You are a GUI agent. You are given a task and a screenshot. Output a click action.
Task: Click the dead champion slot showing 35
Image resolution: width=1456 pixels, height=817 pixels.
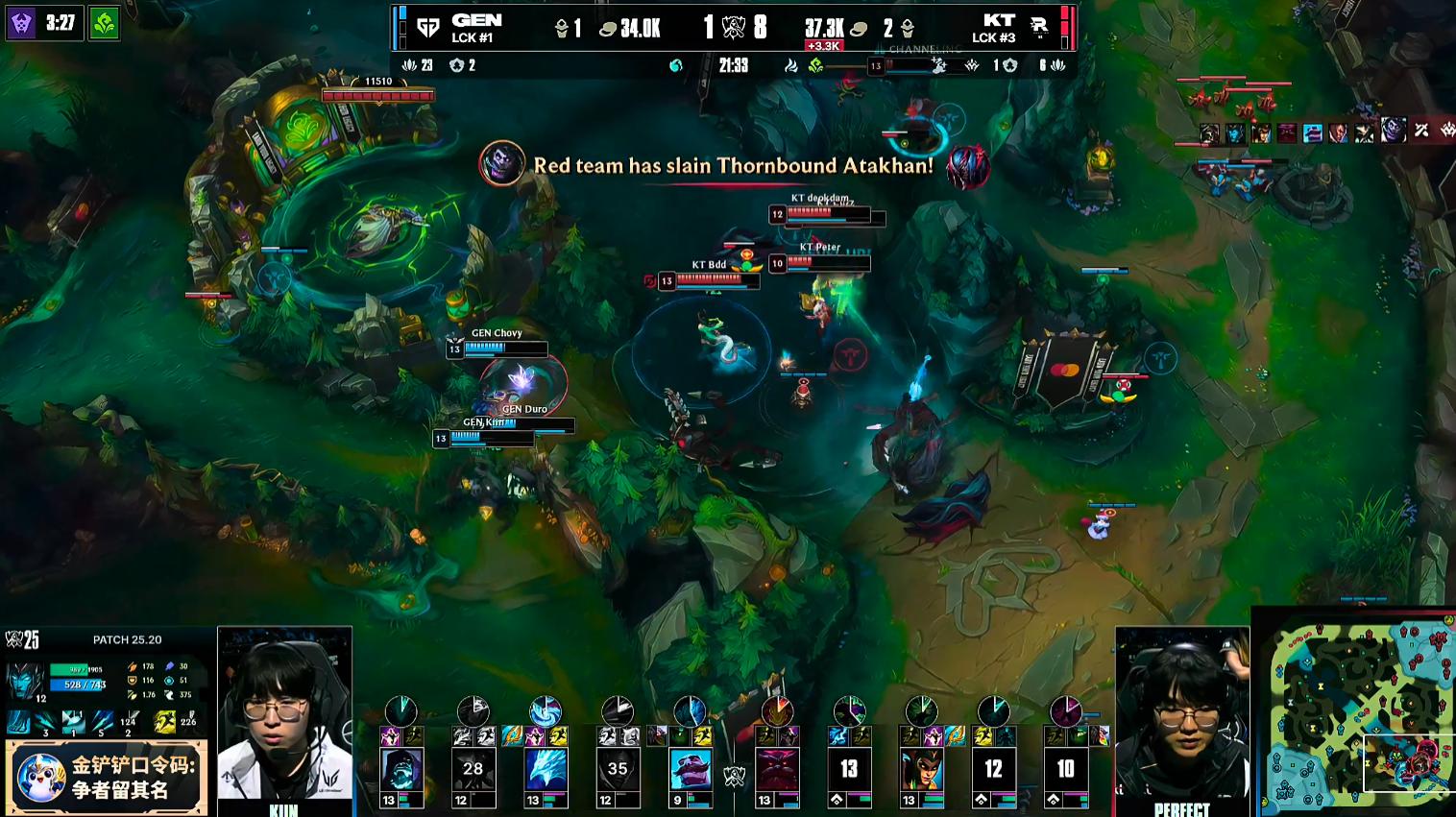618,770
